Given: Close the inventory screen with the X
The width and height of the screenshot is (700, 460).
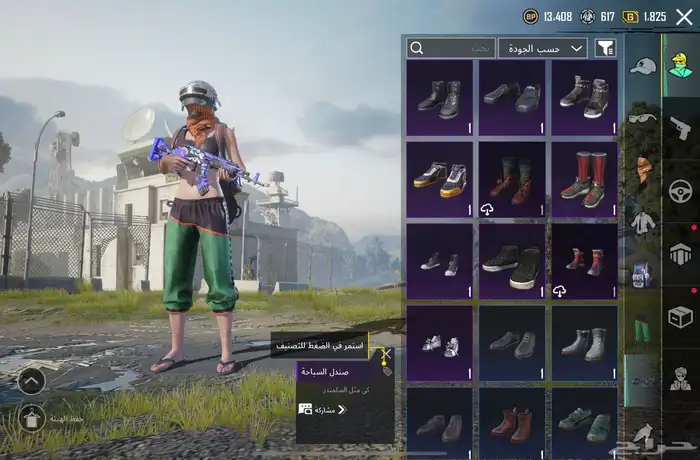Looking at the screenshot, I should [684, 16].
